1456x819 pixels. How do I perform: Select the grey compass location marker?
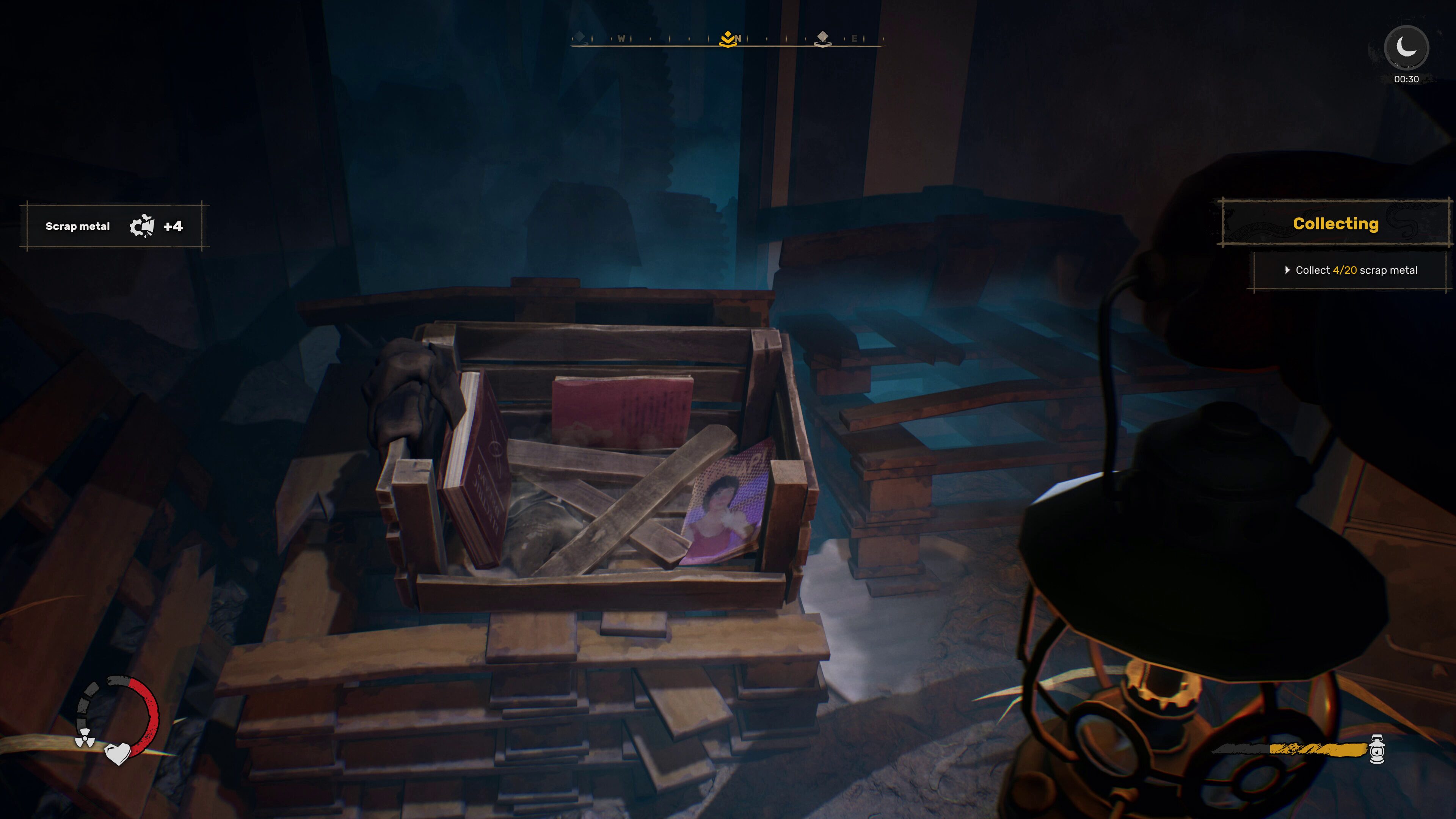[822, 39]
